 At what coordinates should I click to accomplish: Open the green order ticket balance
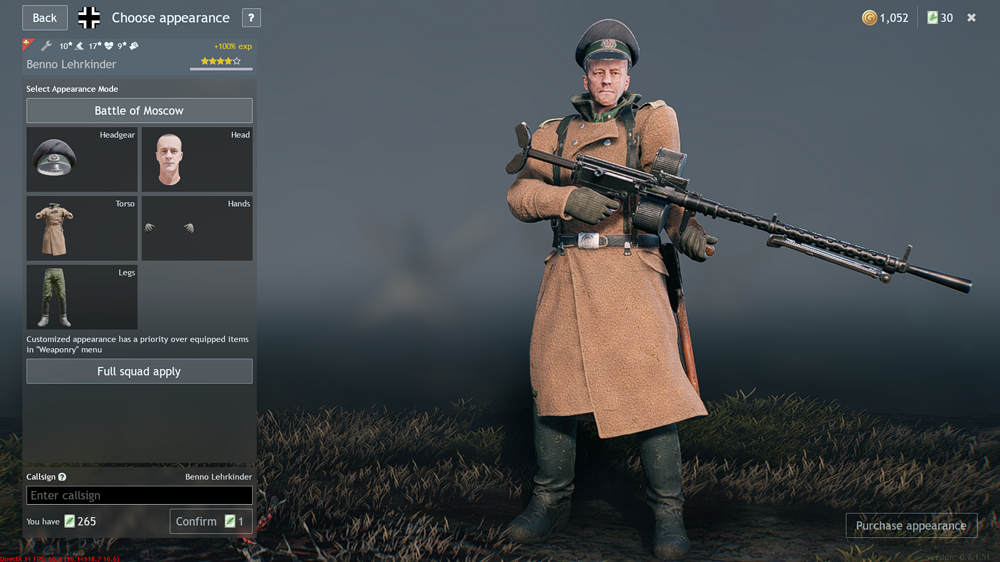coord(940,18)
